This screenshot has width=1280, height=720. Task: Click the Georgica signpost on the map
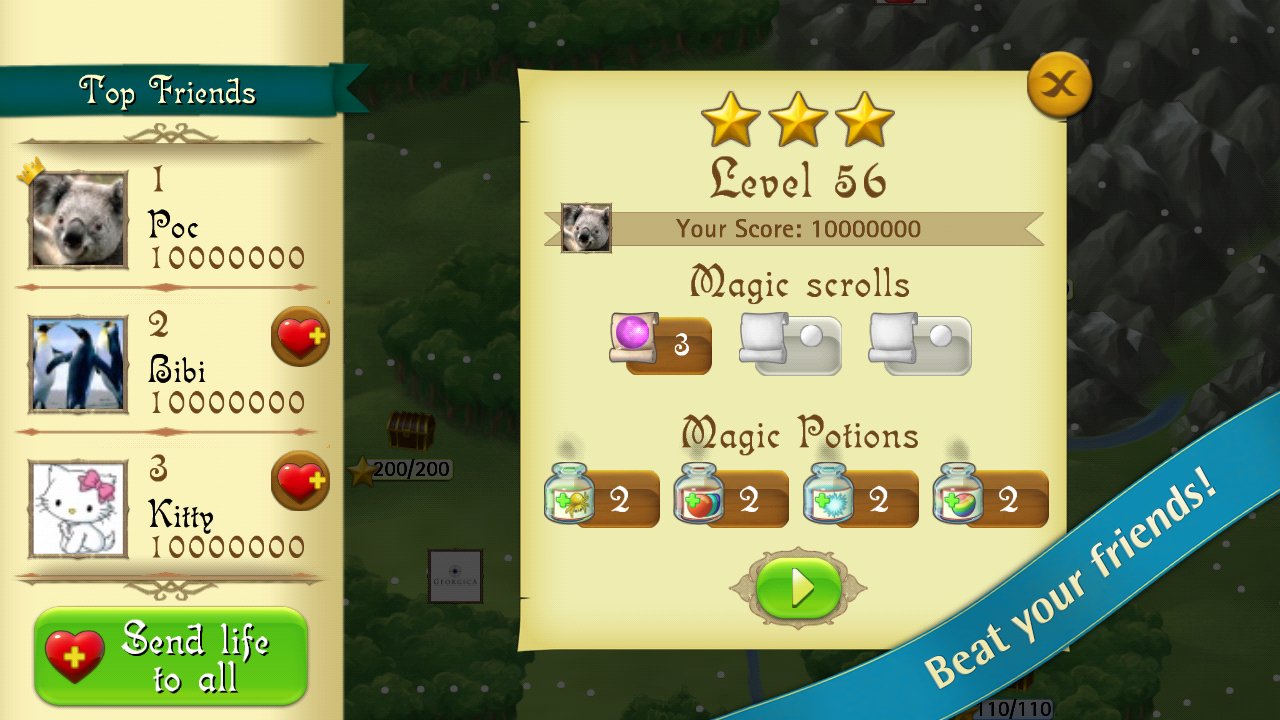[x=455, y=576]
